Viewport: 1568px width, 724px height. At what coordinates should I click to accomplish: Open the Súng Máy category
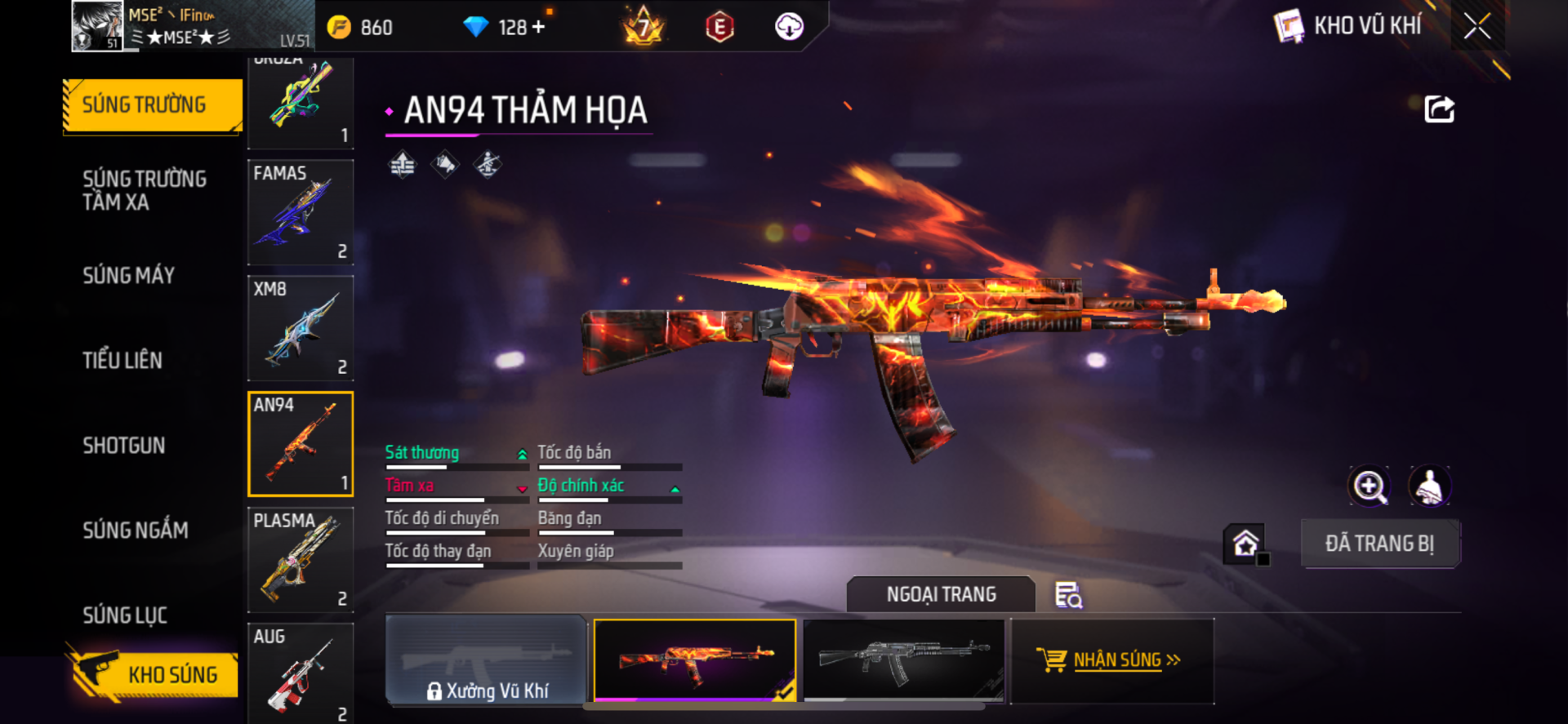click(129, 276)
